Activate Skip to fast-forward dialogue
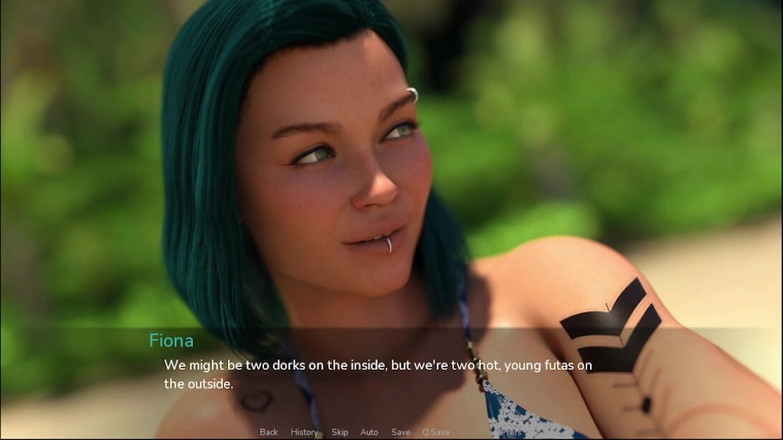This screenshot has width=783, height=440. tap(340, 432)
